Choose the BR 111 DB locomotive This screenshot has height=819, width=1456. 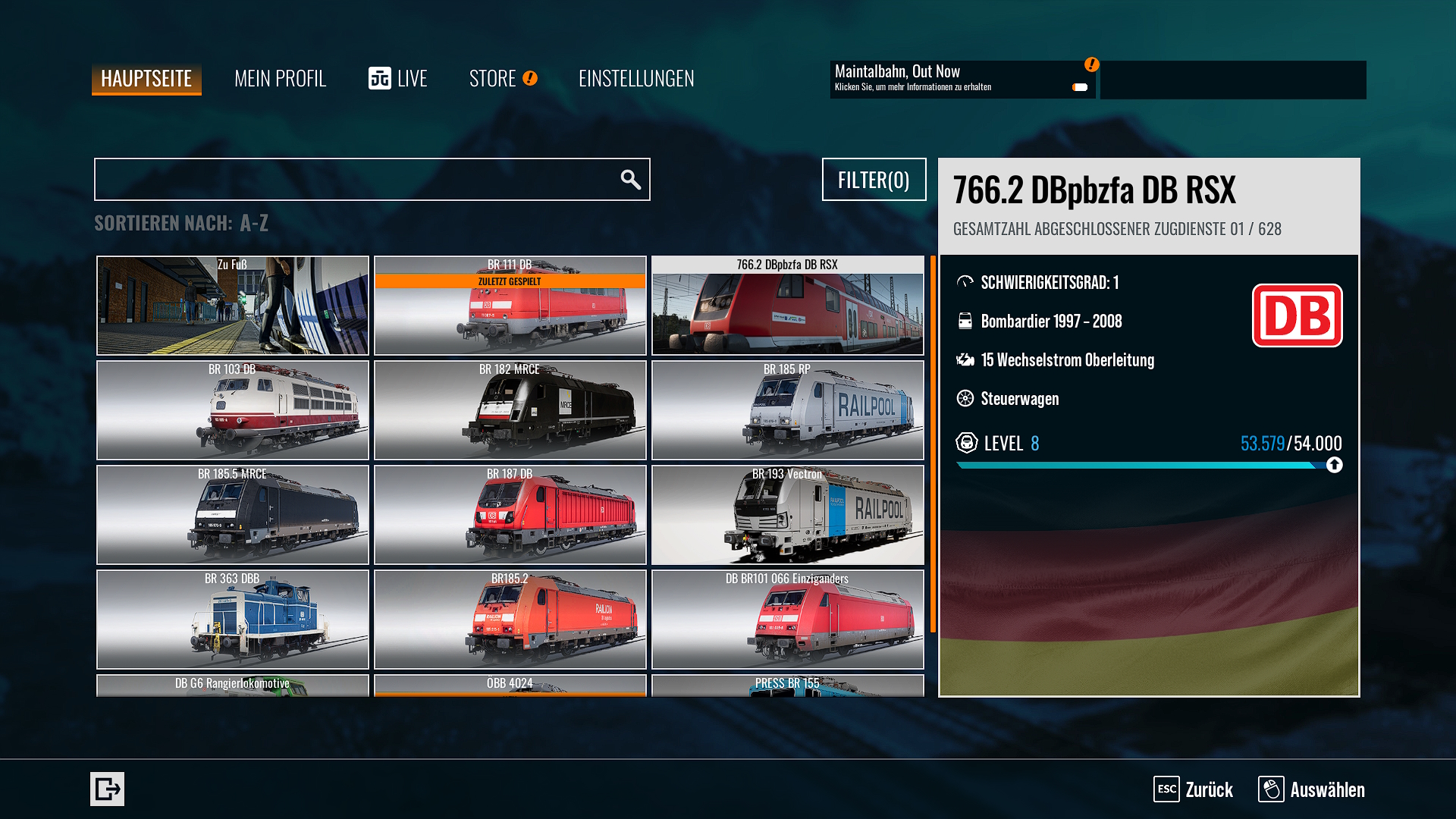(510, 306)
